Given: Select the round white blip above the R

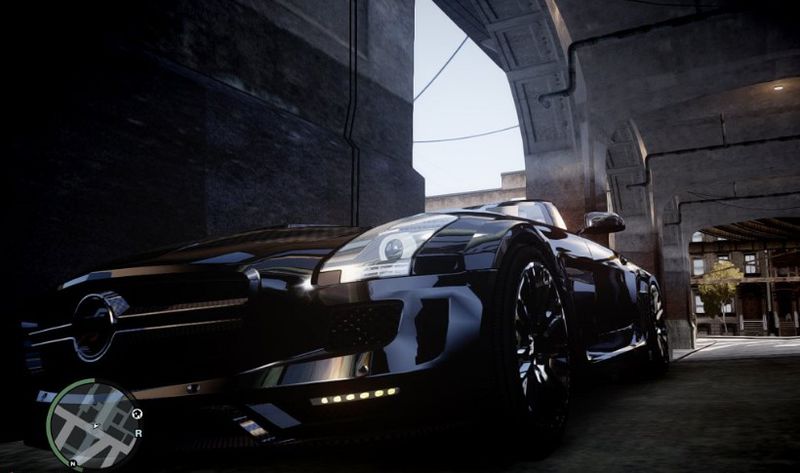Looking at the screenshot, I should coord(138,414).
